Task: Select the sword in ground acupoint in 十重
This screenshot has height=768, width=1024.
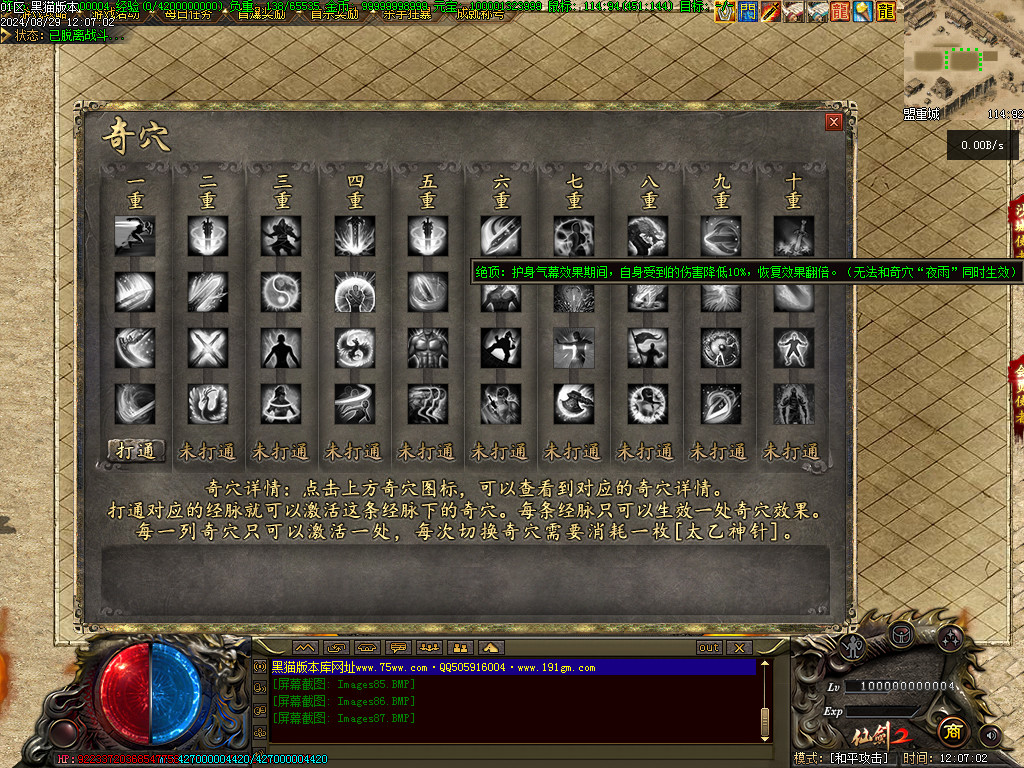Action: tap(792, 236)
